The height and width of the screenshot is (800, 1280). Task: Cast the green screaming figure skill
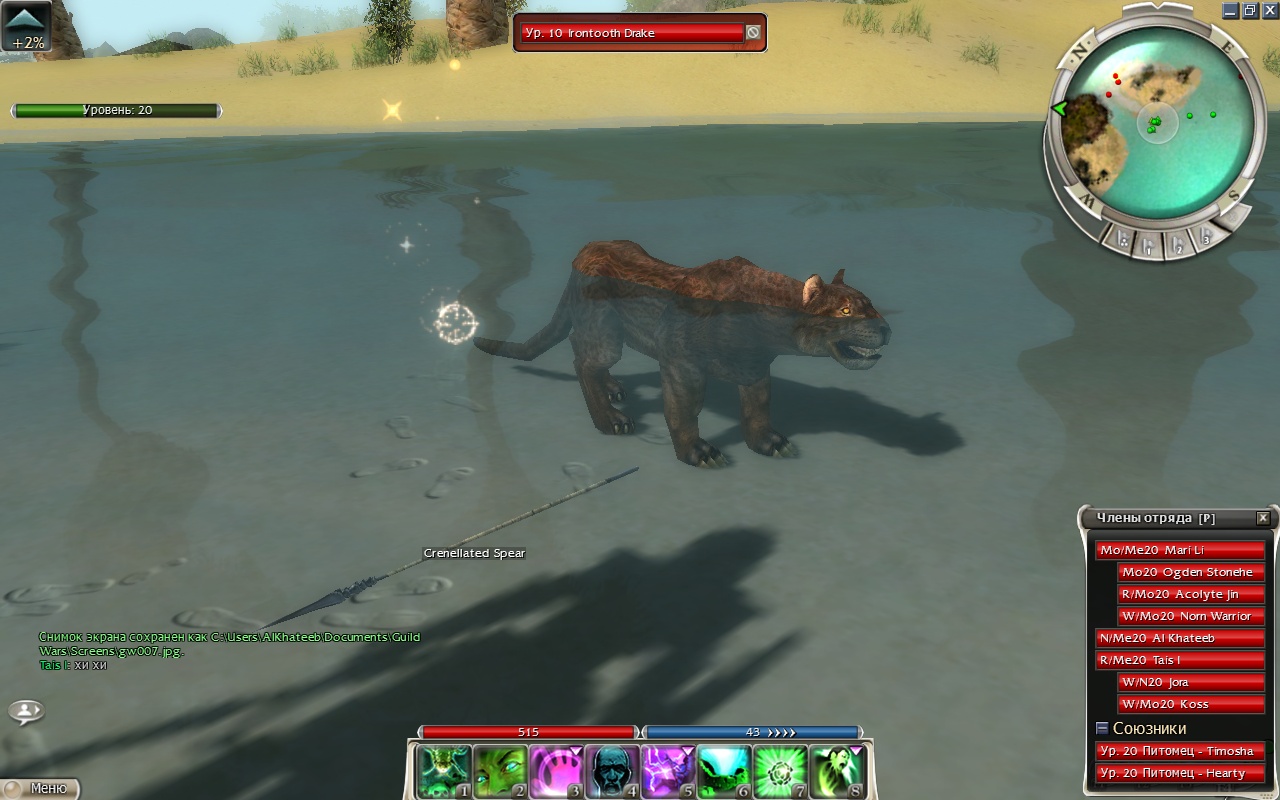click(834, 771)
